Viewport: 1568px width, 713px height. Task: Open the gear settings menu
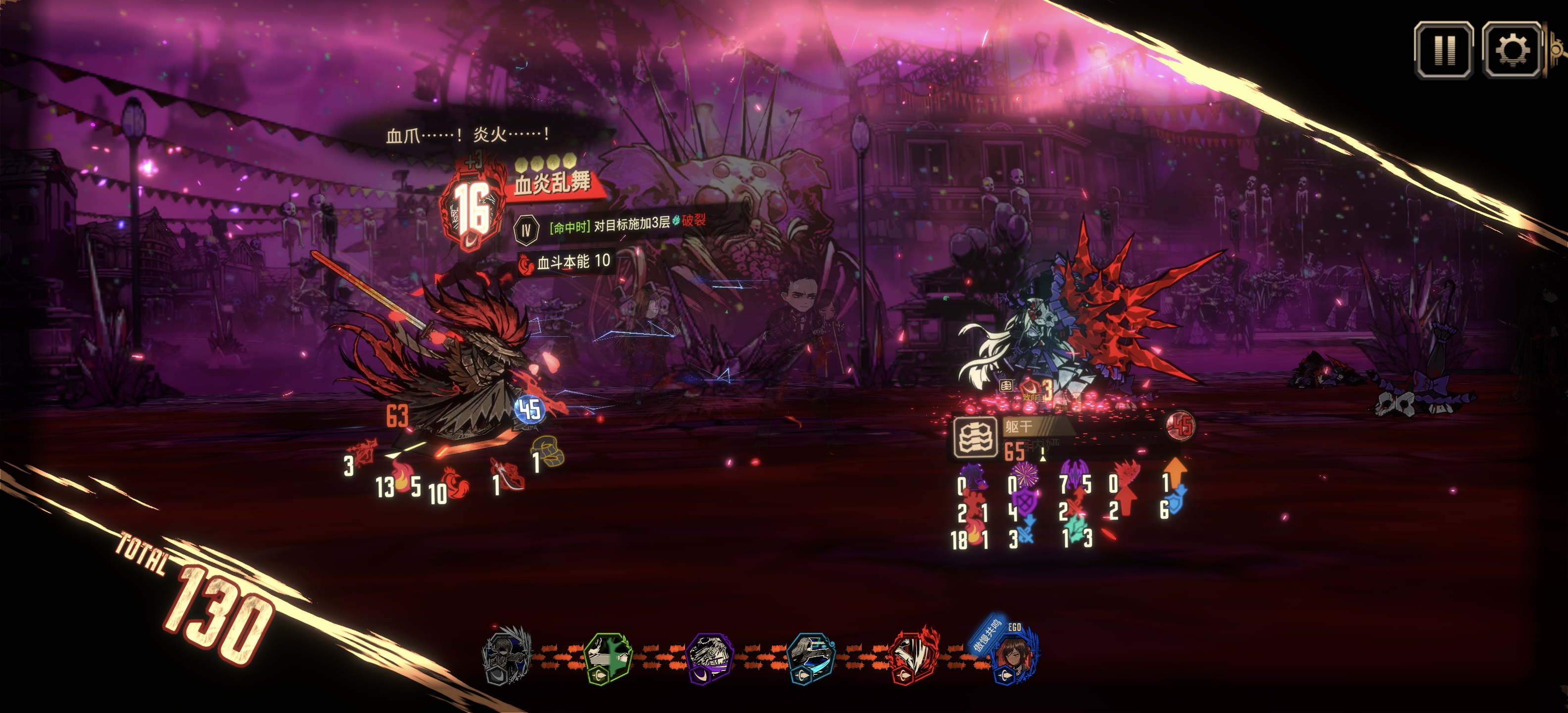click(x=1512, y=50)
